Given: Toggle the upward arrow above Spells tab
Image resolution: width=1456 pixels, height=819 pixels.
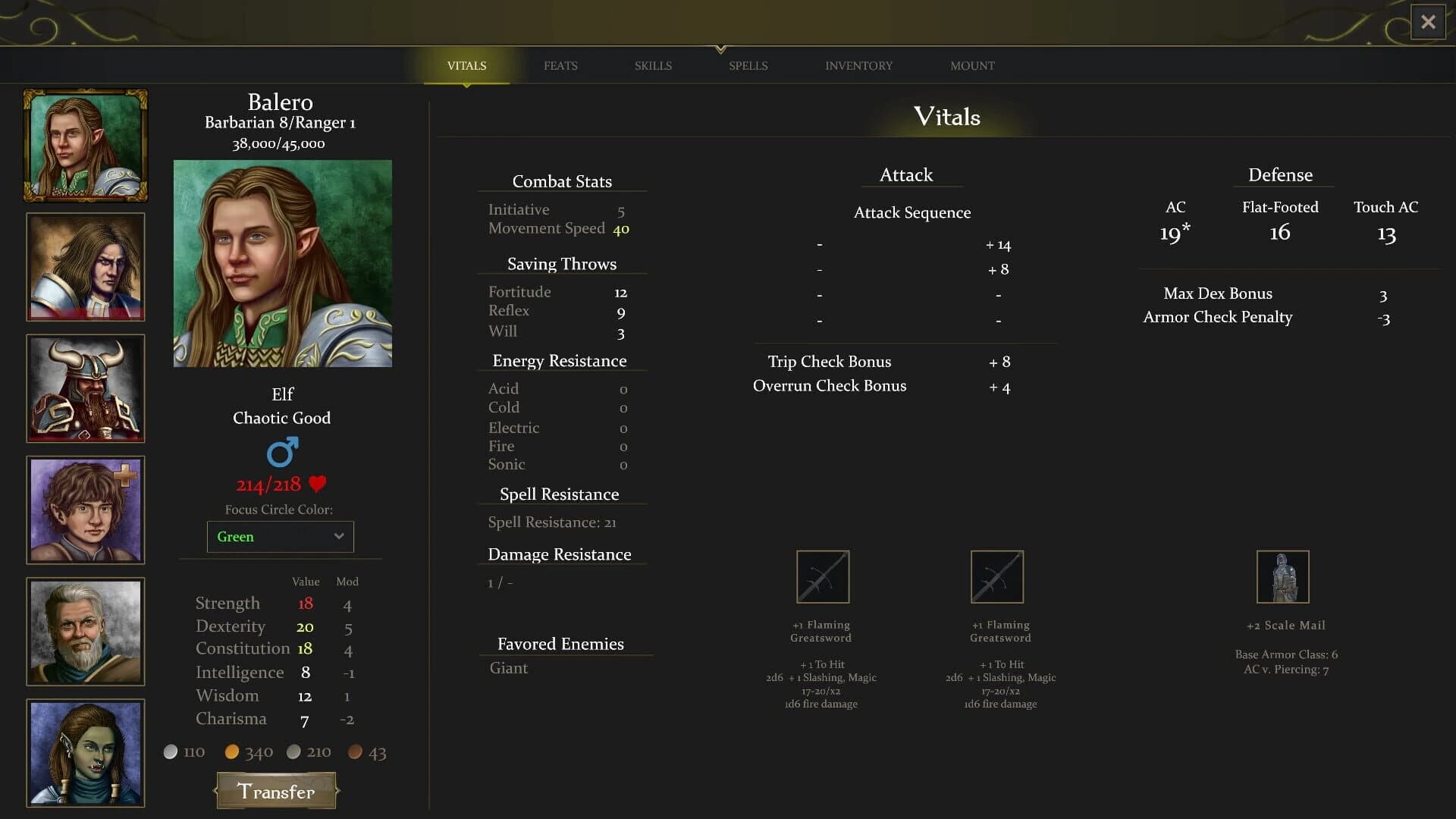Looking at the screenshot, I should pyautogui.click(x=719, y=47).
